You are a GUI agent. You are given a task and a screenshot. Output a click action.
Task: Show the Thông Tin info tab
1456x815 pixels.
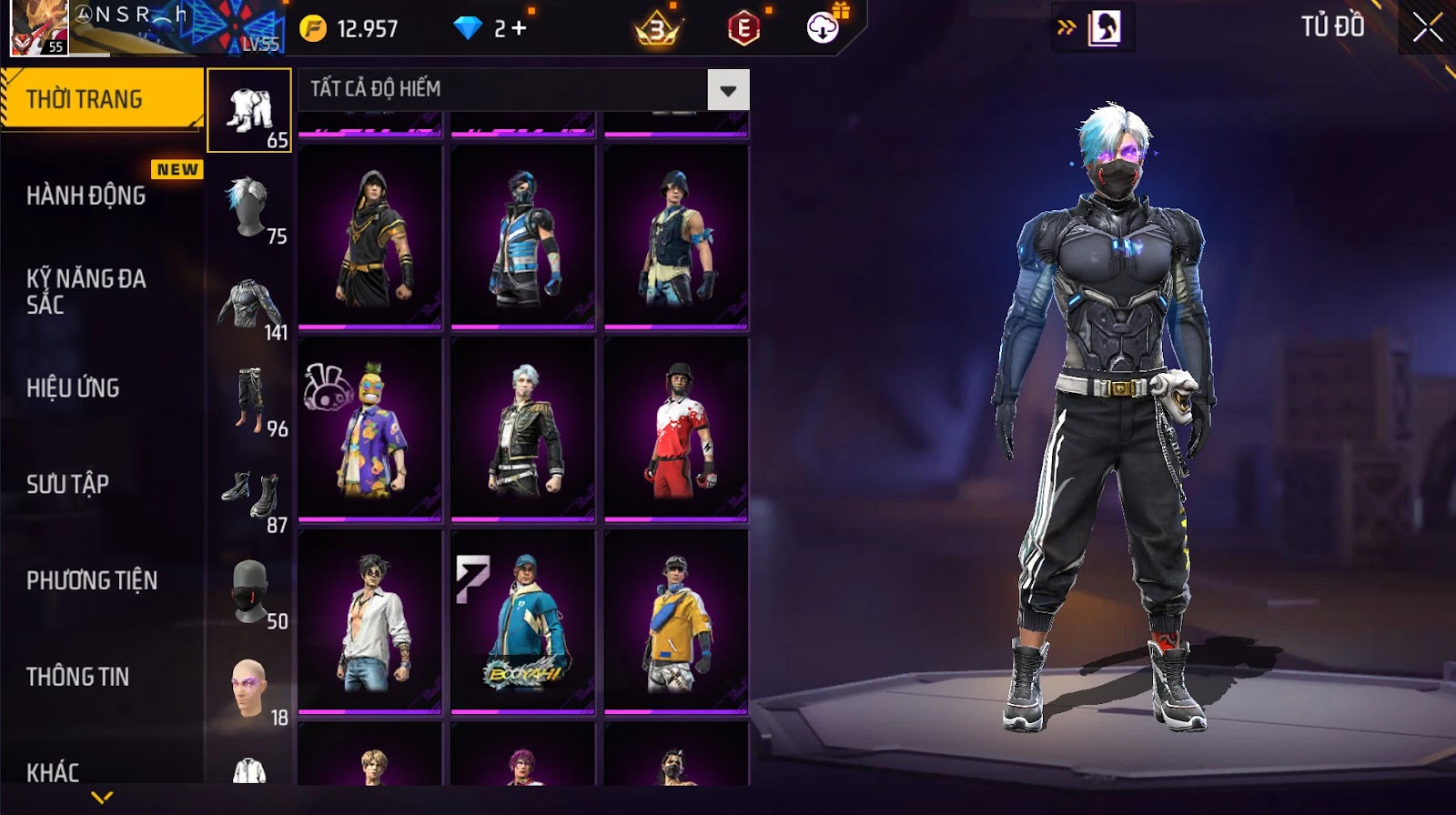[x=77, y=677]
